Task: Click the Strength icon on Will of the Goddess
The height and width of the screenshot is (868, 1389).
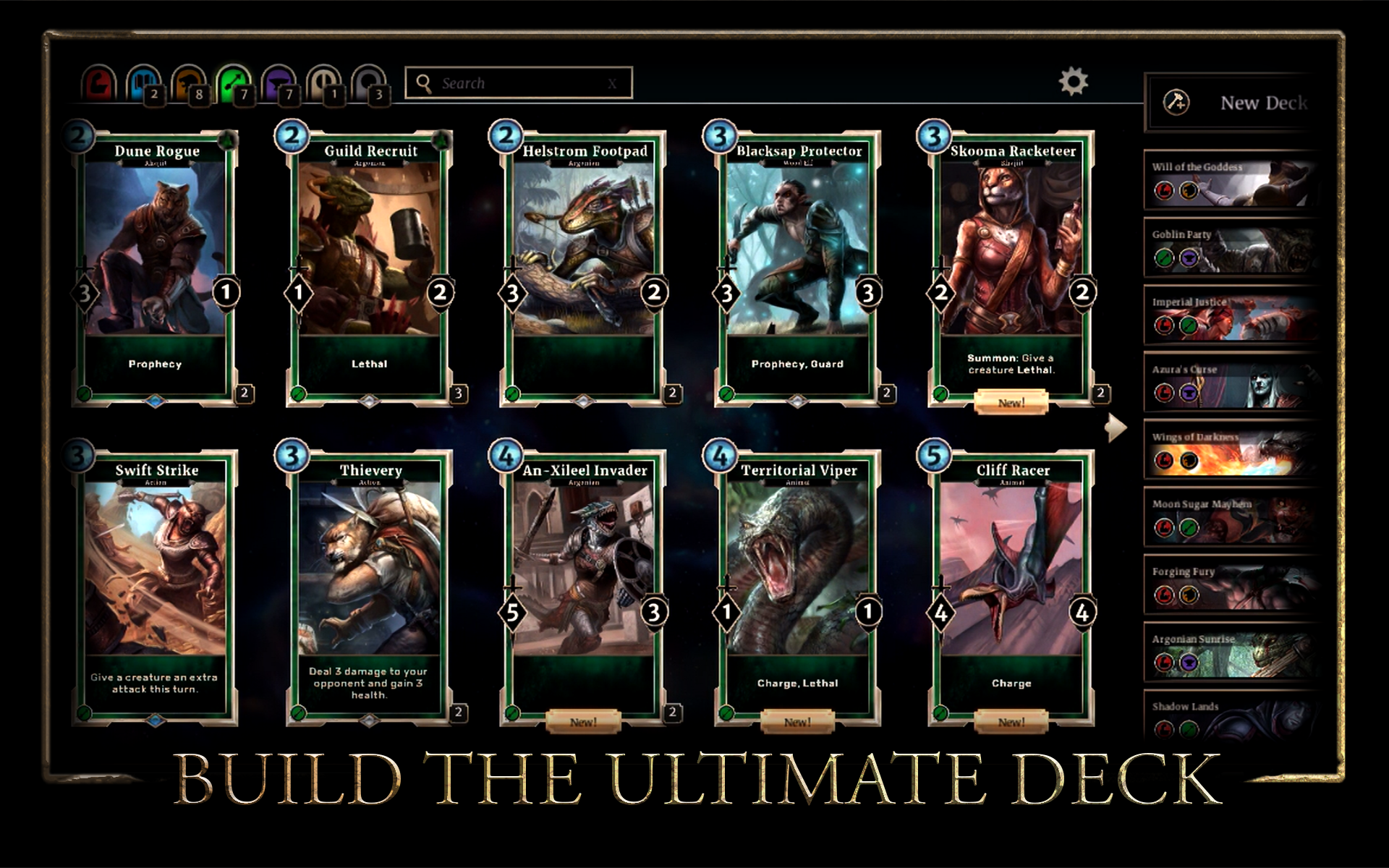Action: (1163, 190)
